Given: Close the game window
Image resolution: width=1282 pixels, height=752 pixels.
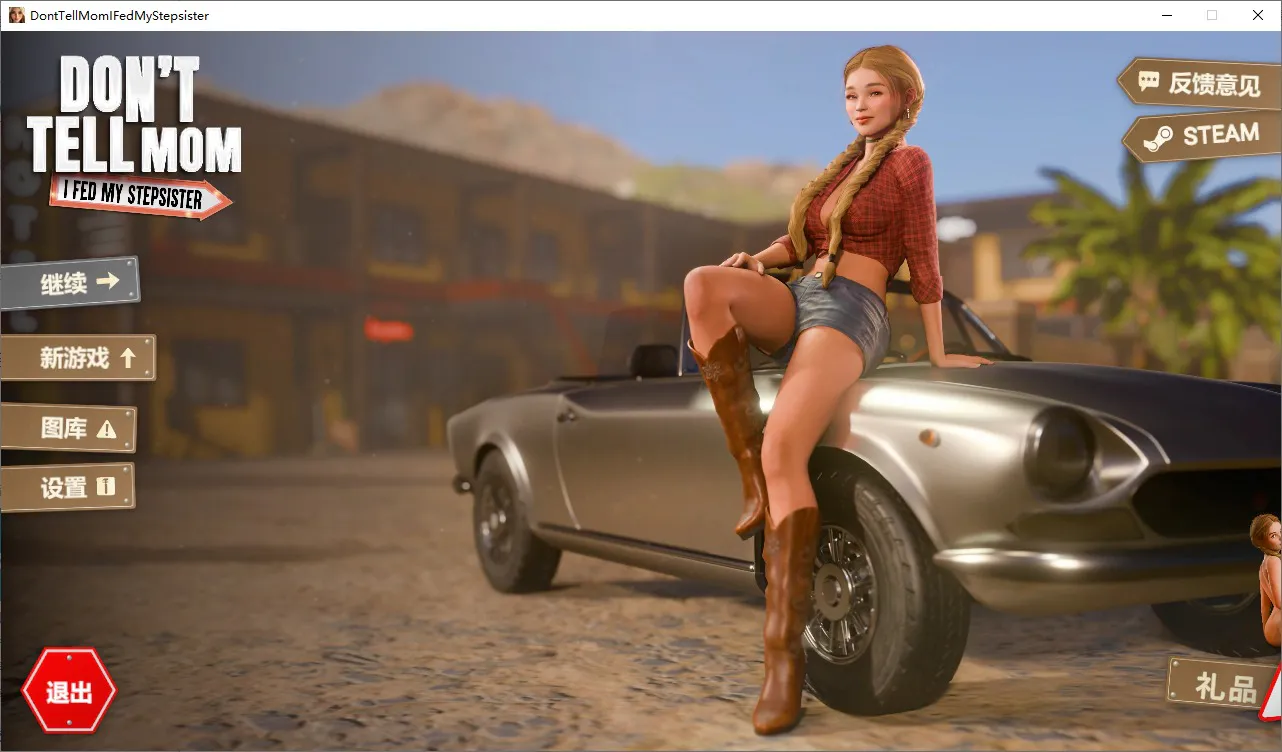Looking at the screenshot, I should [1258, 15].
